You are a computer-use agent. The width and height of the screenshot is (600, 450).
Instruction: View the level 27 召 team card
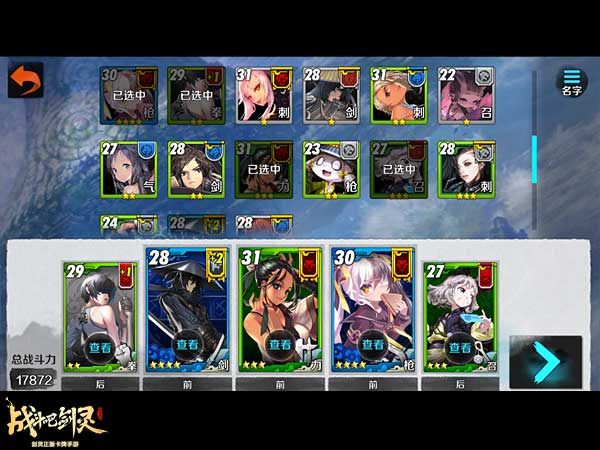click(459, 348)
